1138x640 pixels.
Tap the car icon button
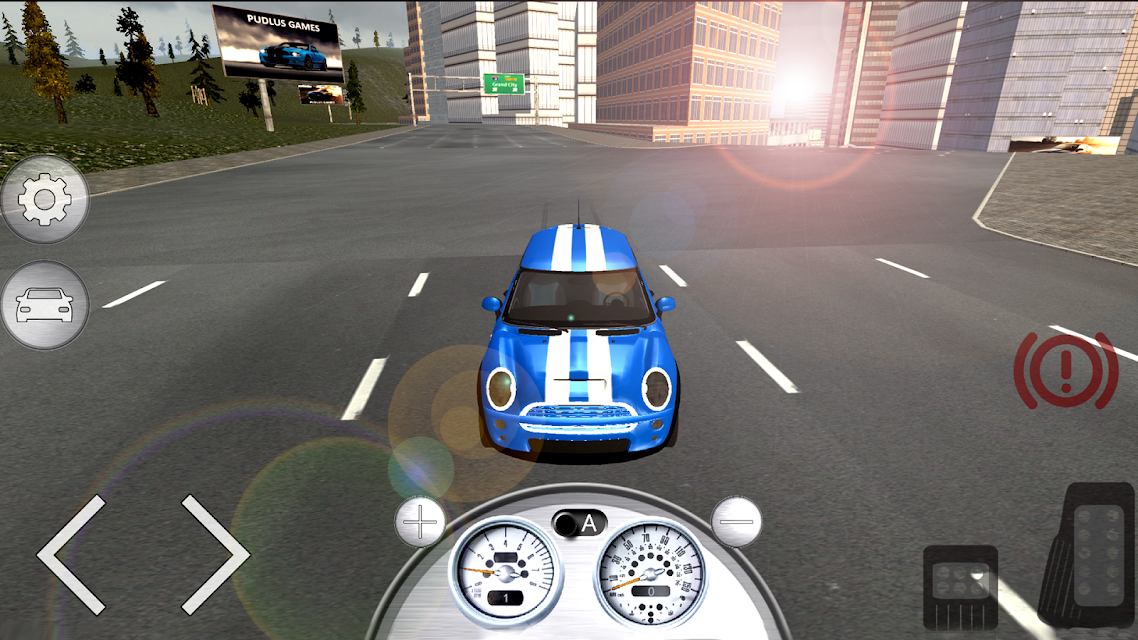click(x=45, y=305)
